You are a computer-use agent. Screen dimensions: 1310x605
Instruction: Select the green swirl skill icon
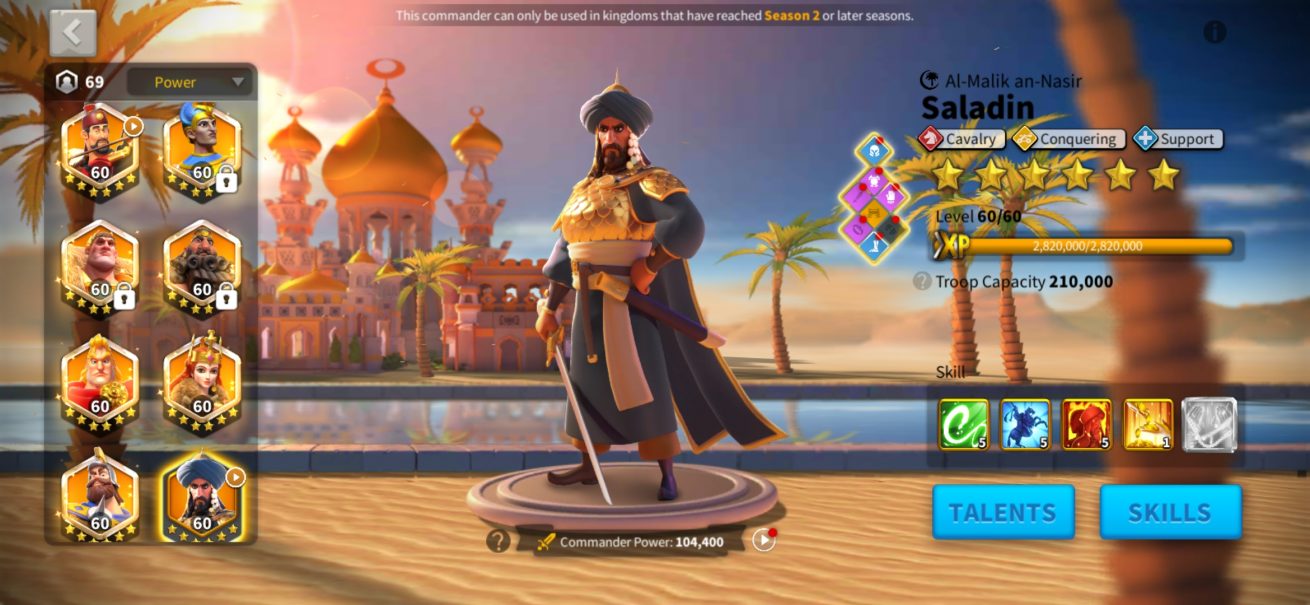(x=963, y=424)
